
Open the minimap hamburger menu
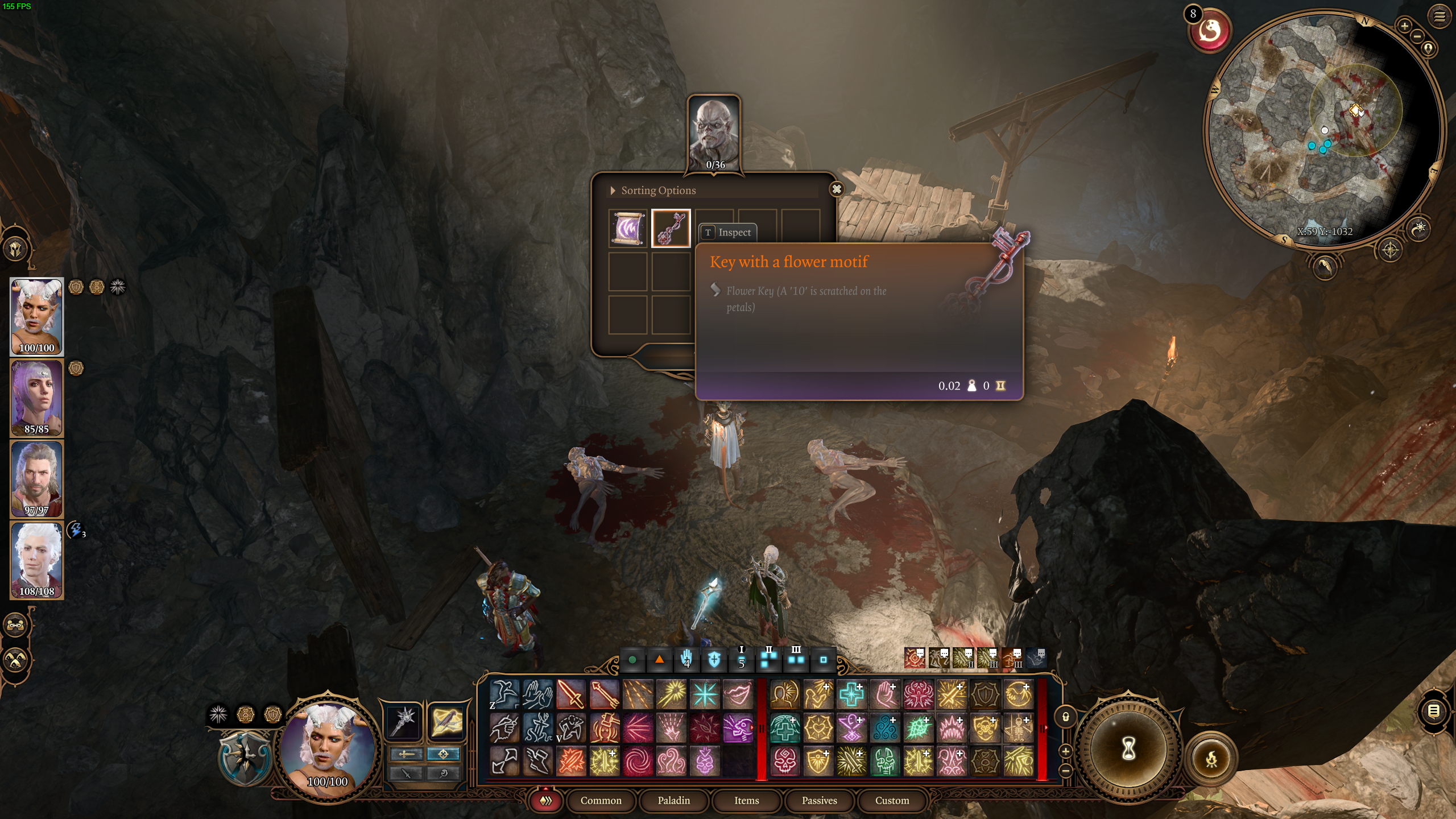click(1441, 16)
